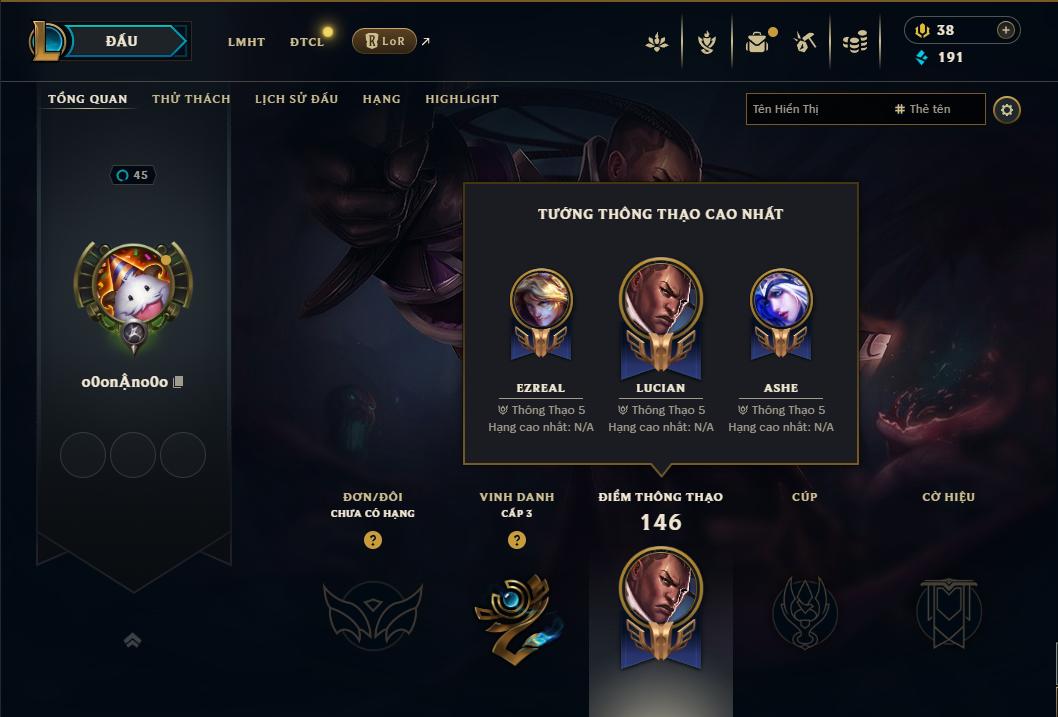This screenshot has width=1058, height=717.
Task: Click the Poro summoner profile icon
Action: click(133, 288)
